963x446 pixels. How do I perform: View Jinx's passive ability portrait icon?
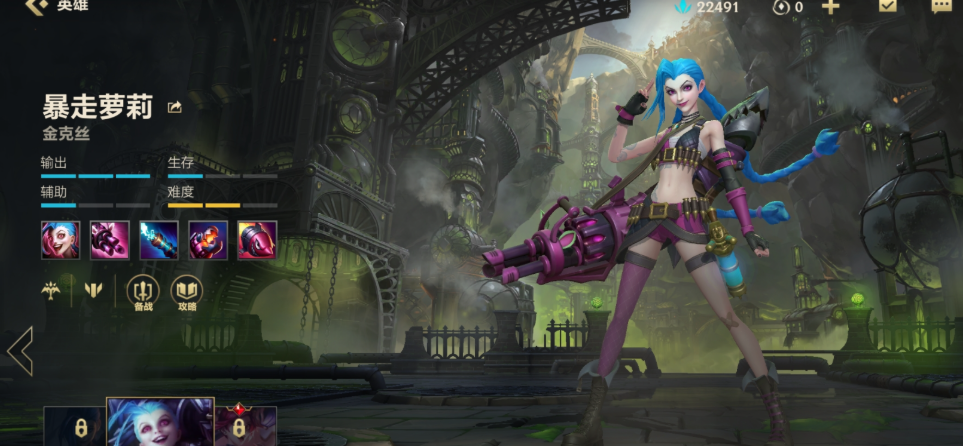coord(61,240)
